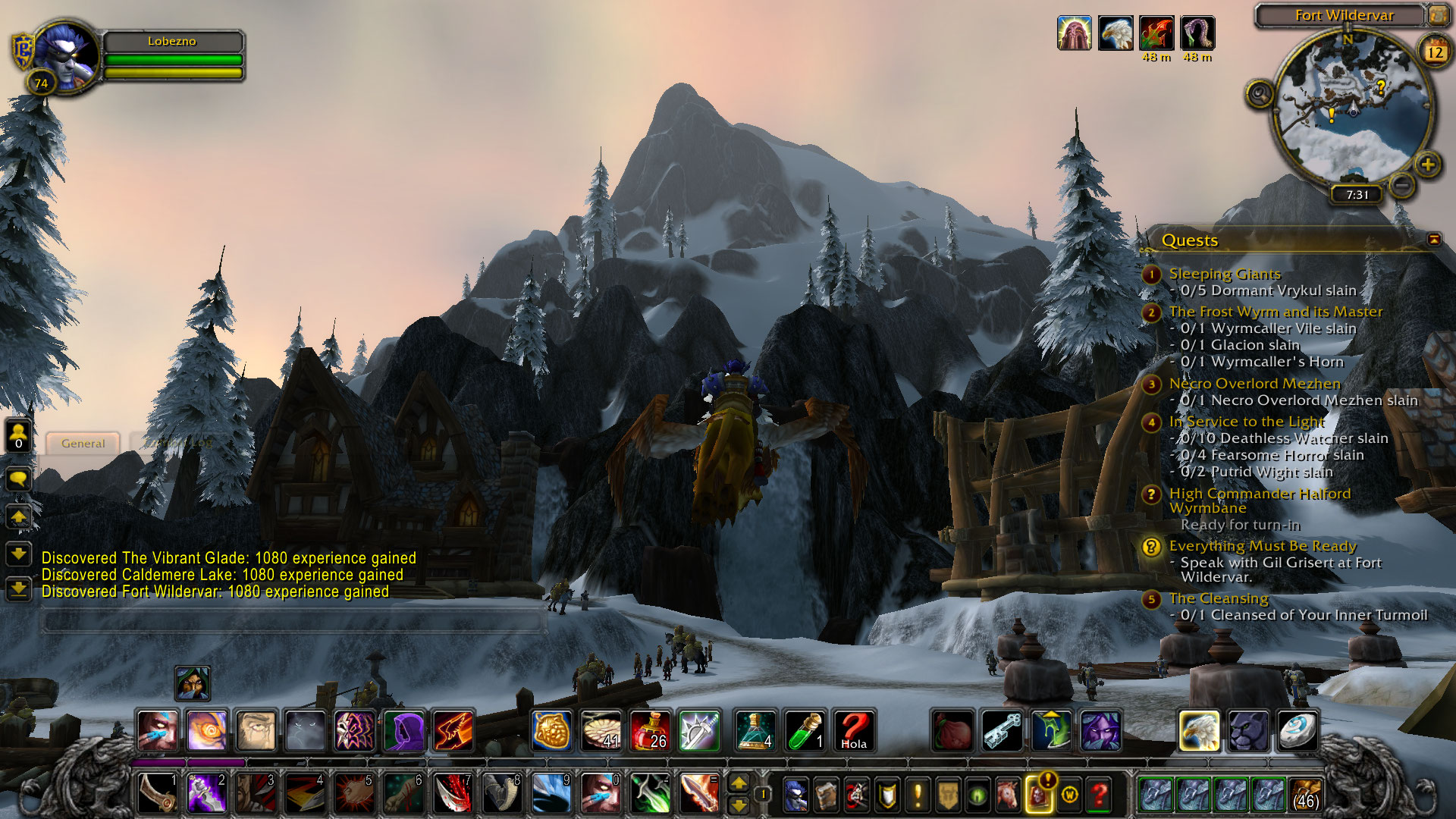Zoom out the minimap
Viewport: 1456px width, 819px height.
[x=1402, y=184]
